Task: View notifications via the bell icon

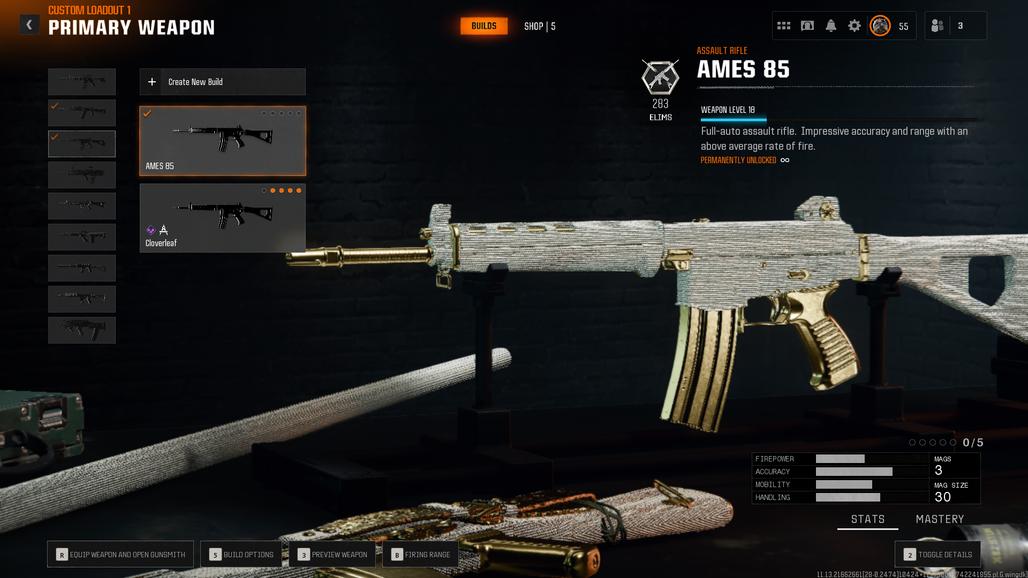Action: 831,26
